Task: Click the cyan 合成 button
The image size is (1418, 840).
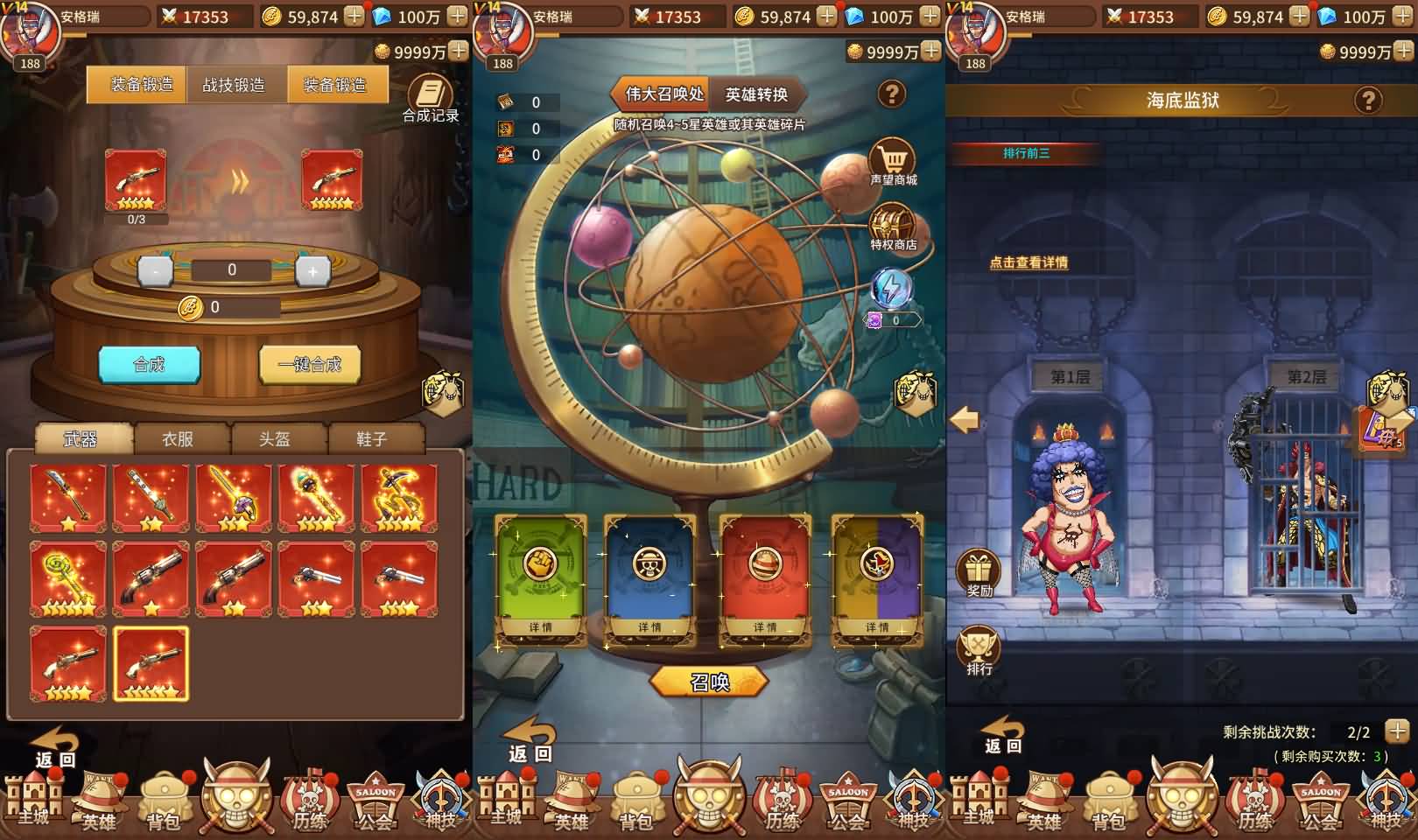Action: [x=149, y=364]
